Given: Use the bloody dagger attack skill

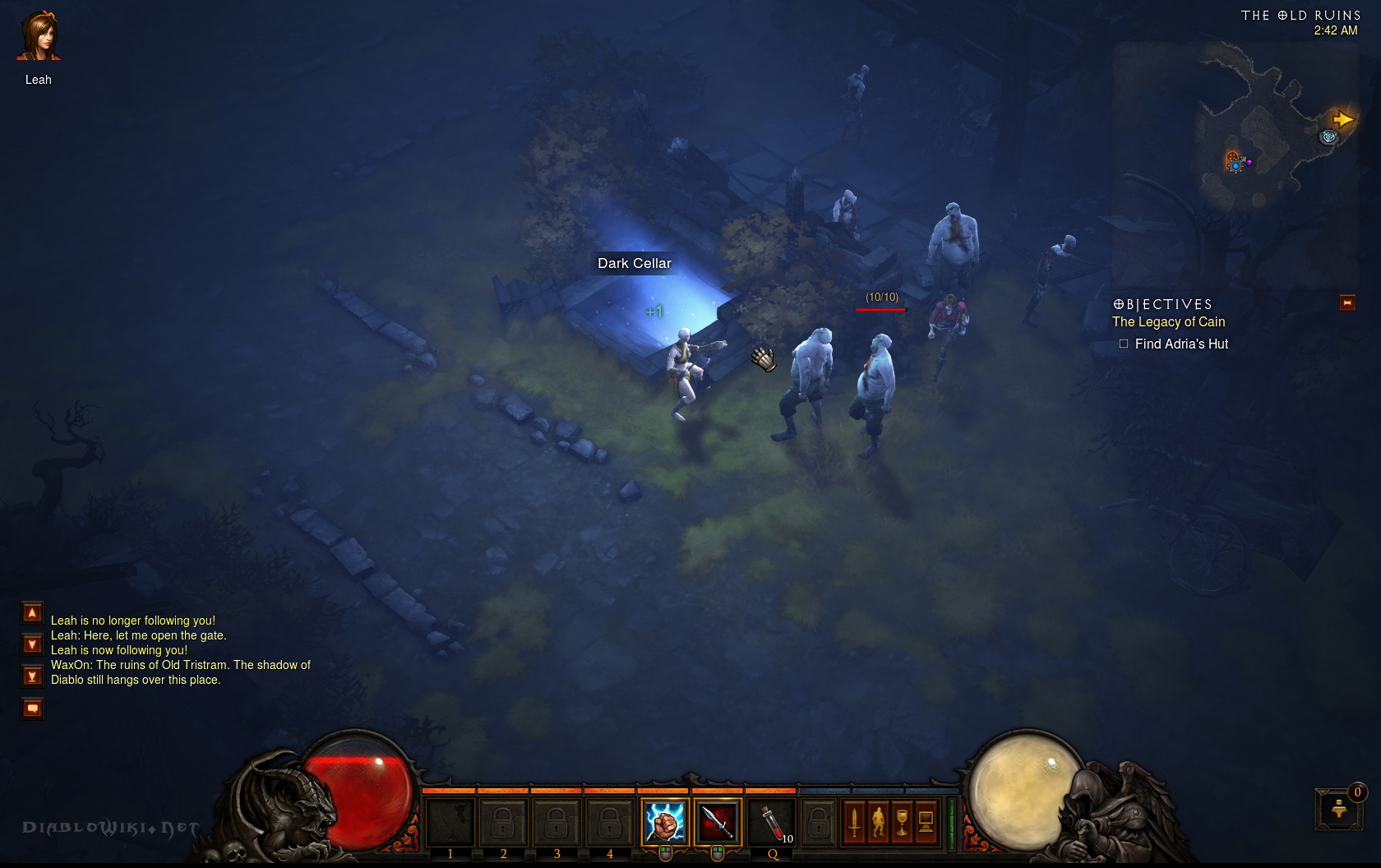Looking at the screenshot, I should point(718,821).
